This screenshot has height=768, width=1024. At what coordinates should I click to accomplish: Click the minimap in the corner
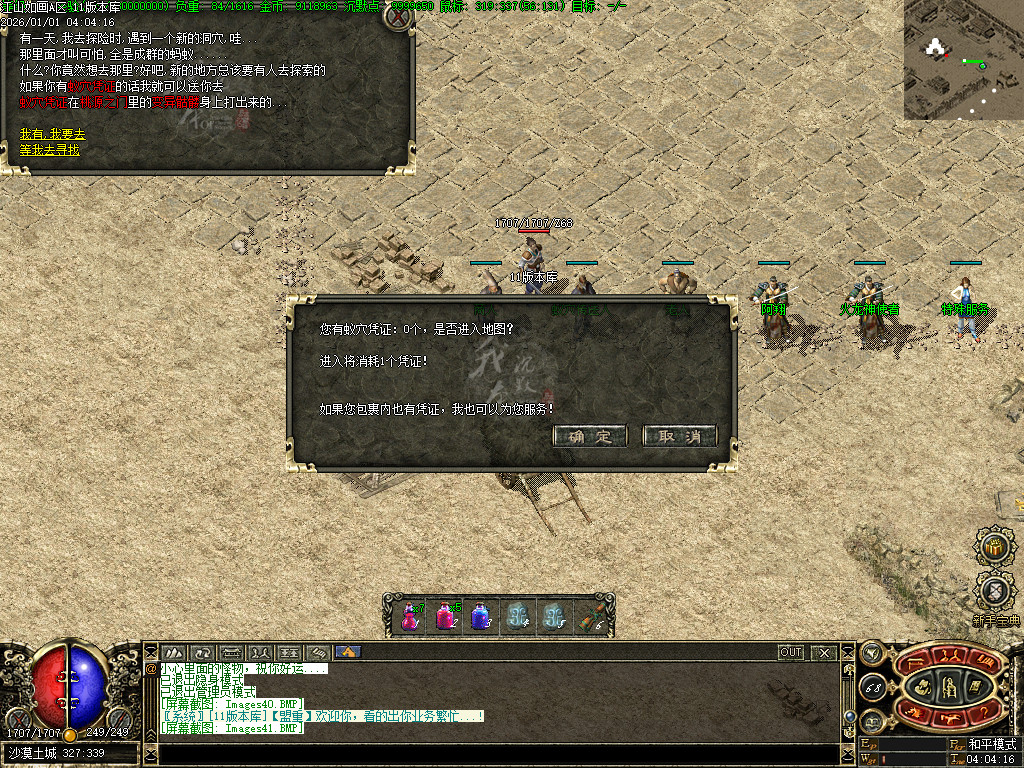[x=964, y=61]
